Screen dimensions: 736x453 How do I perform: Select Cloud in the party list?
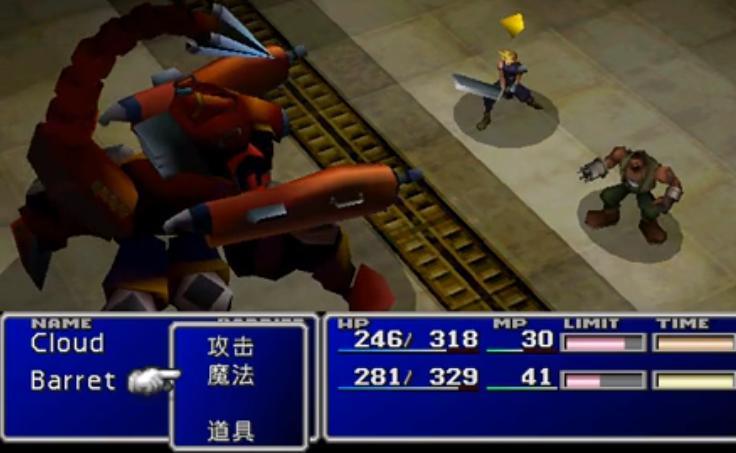[x=67, y=344]
